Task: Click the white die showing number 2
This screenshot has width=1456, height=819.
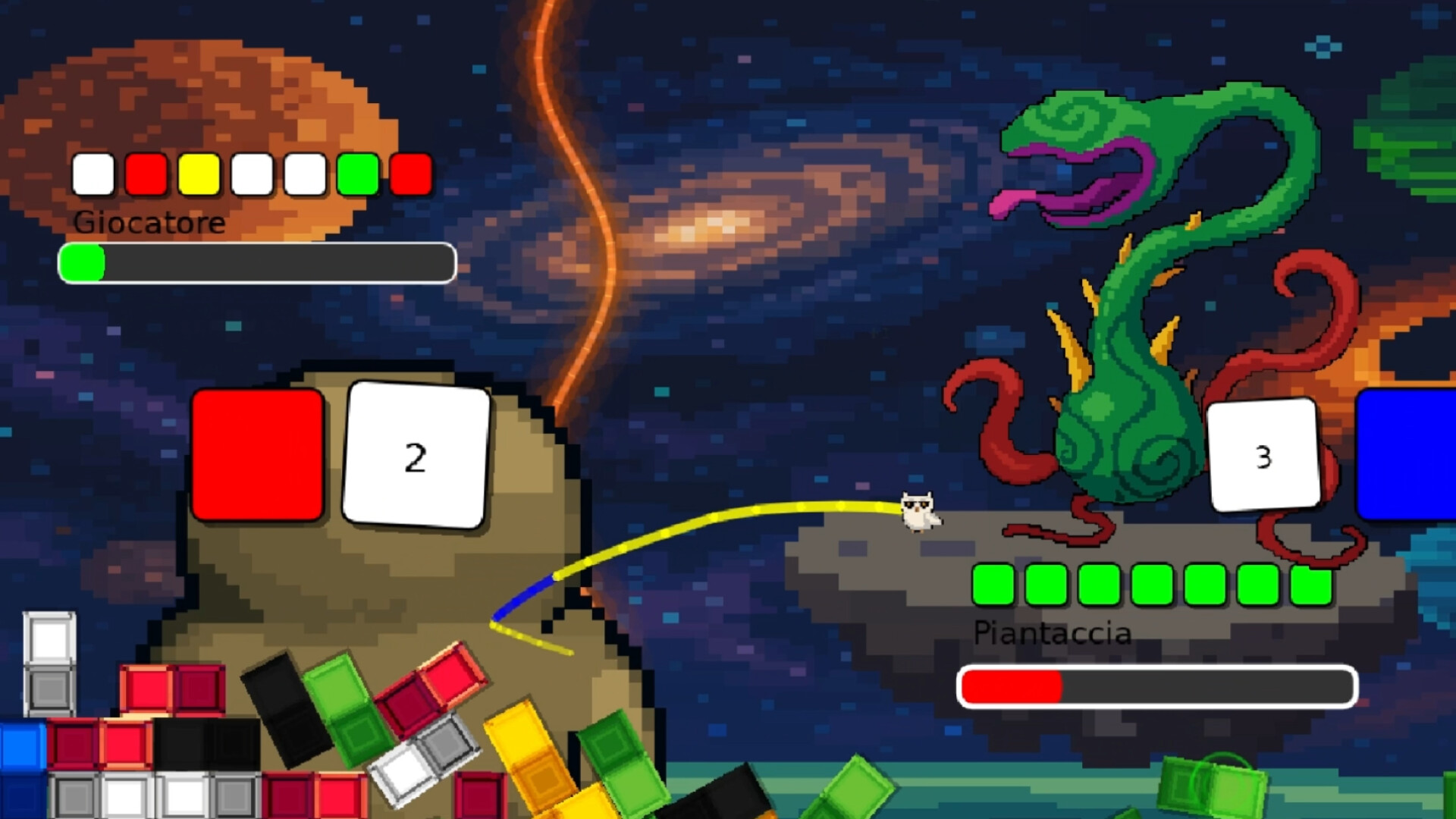Action: point(416,455)
